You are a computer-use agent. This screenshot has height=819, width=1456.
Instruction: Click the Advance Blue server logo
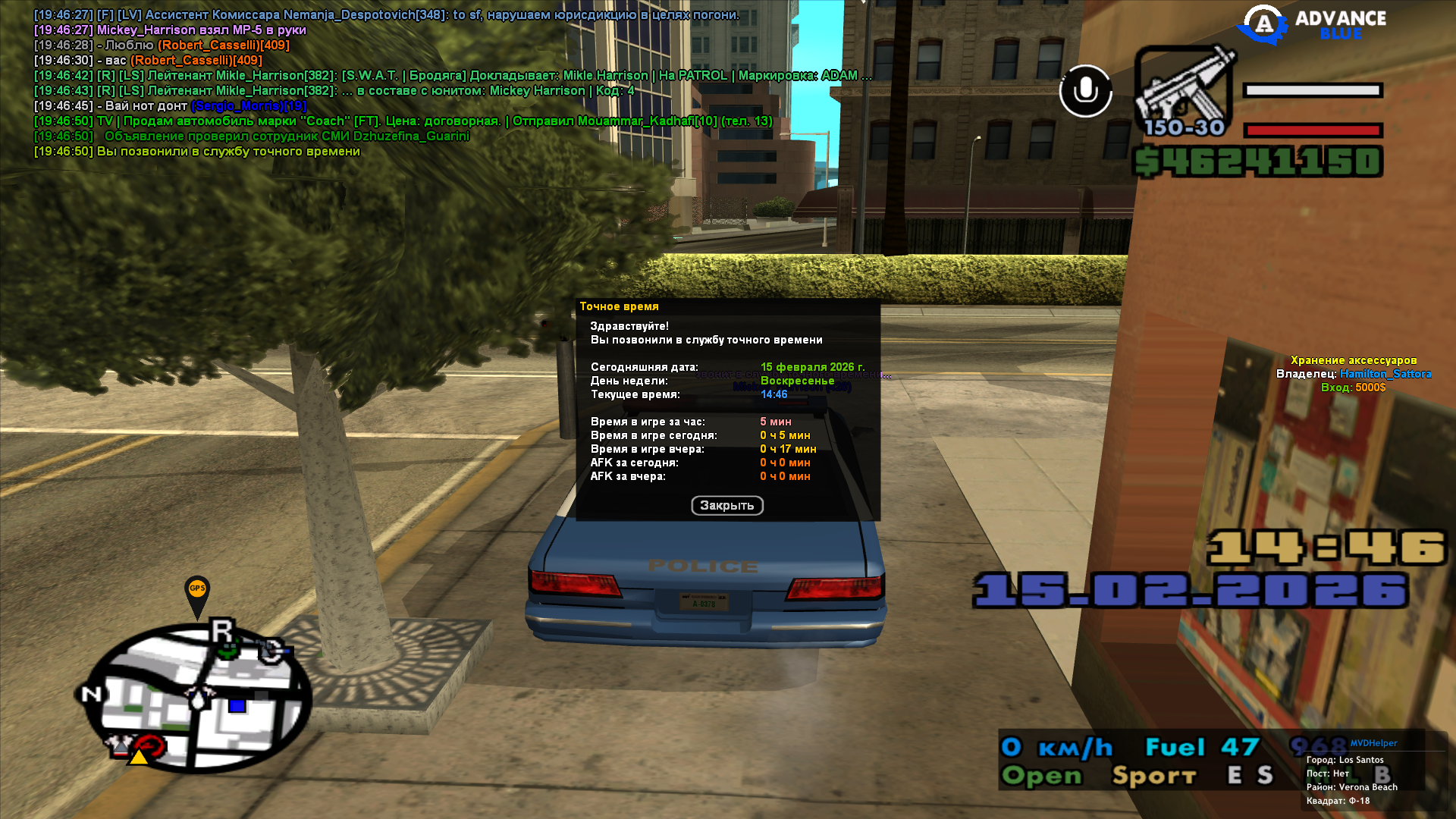coord(1312,24)
